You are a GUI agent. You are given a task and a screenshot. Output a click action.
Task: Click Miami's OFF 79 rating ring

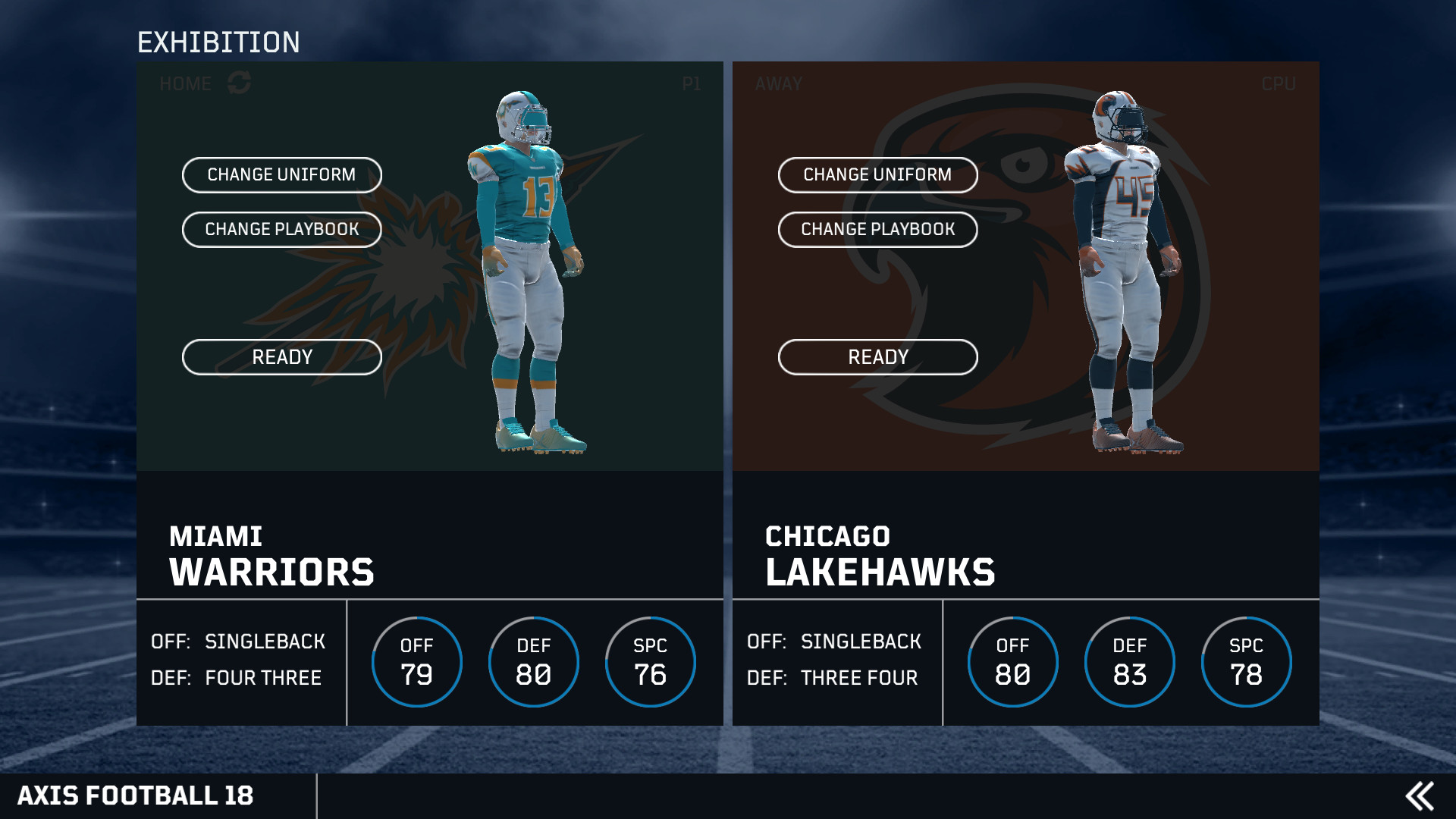point(417,661)
